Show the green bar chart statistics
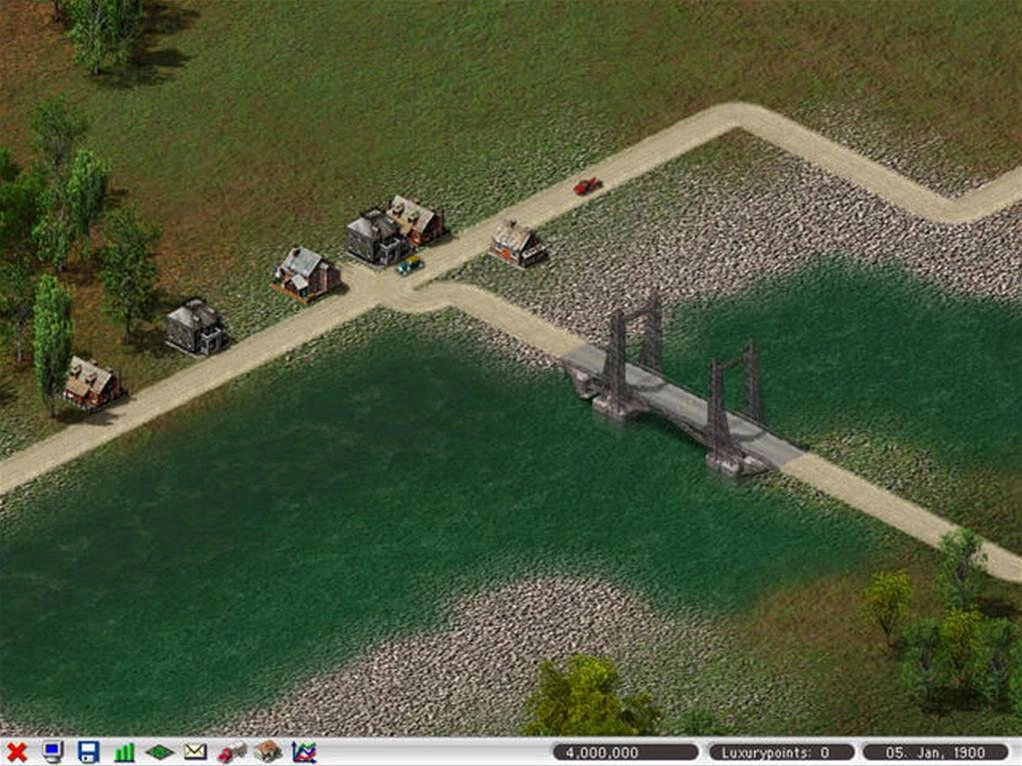 click(124, 752)
